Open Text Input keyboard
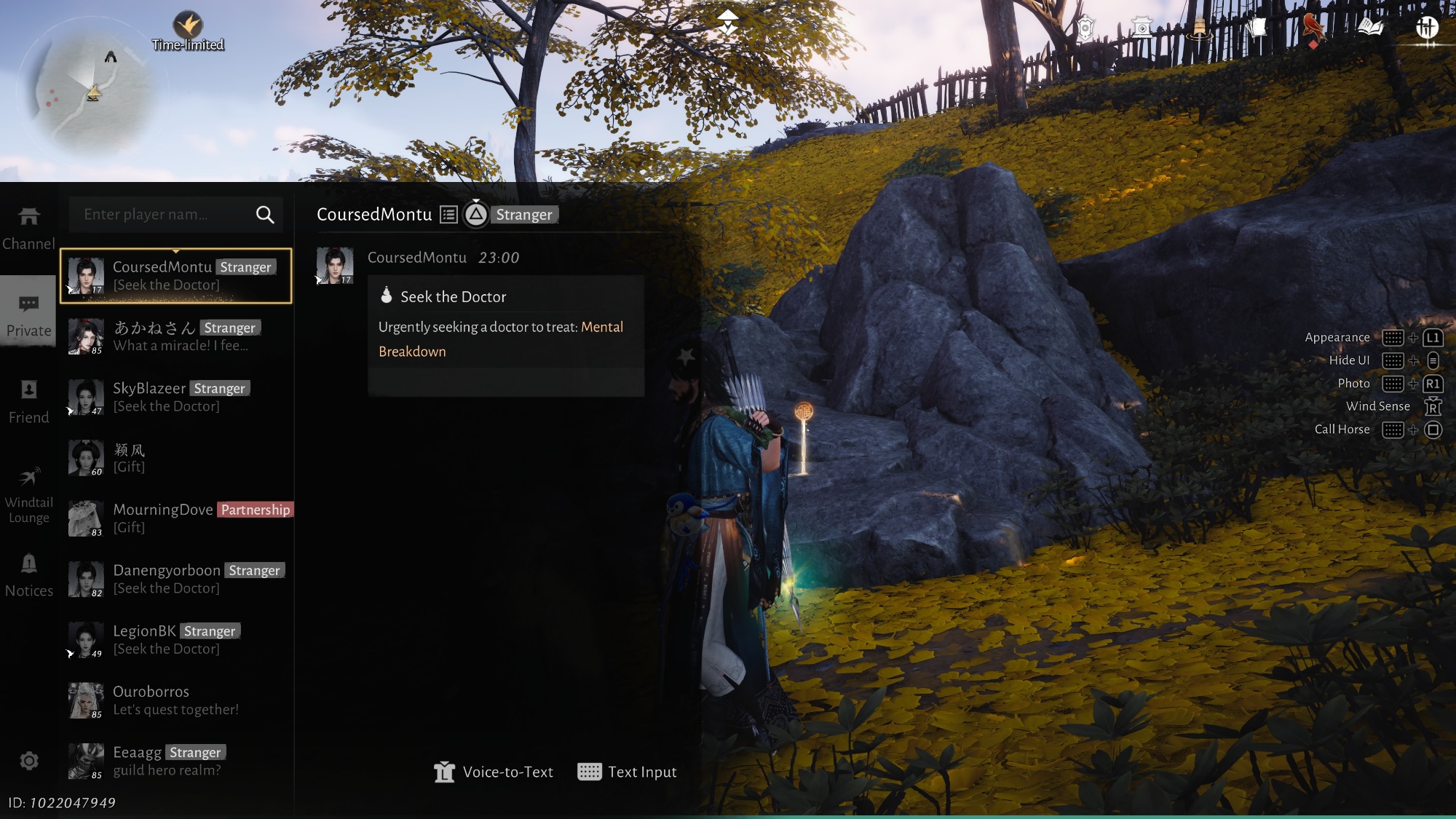 pos(627,772)
